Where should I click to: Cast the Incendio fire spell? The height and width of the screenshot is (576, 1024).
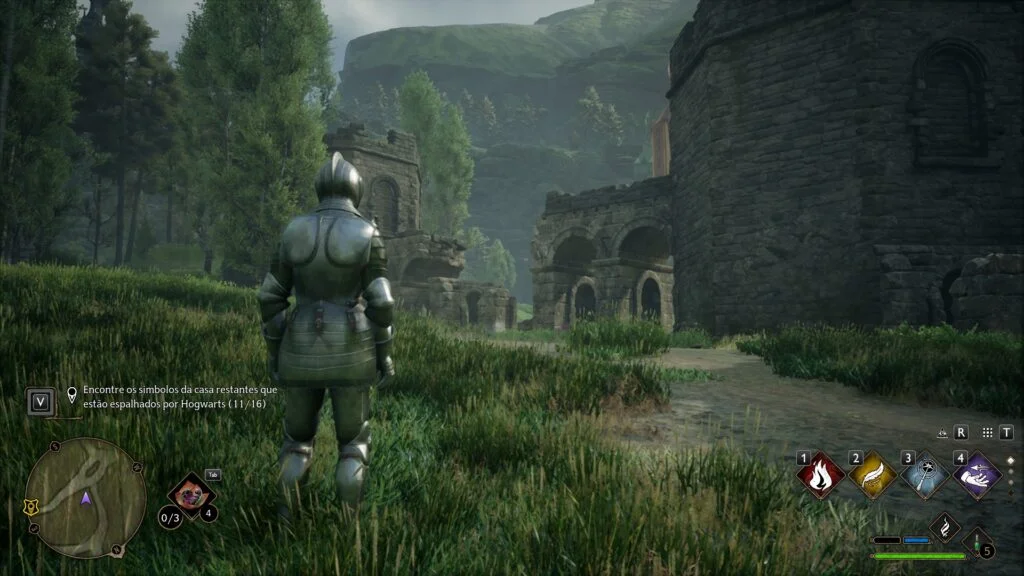(821, 475)
